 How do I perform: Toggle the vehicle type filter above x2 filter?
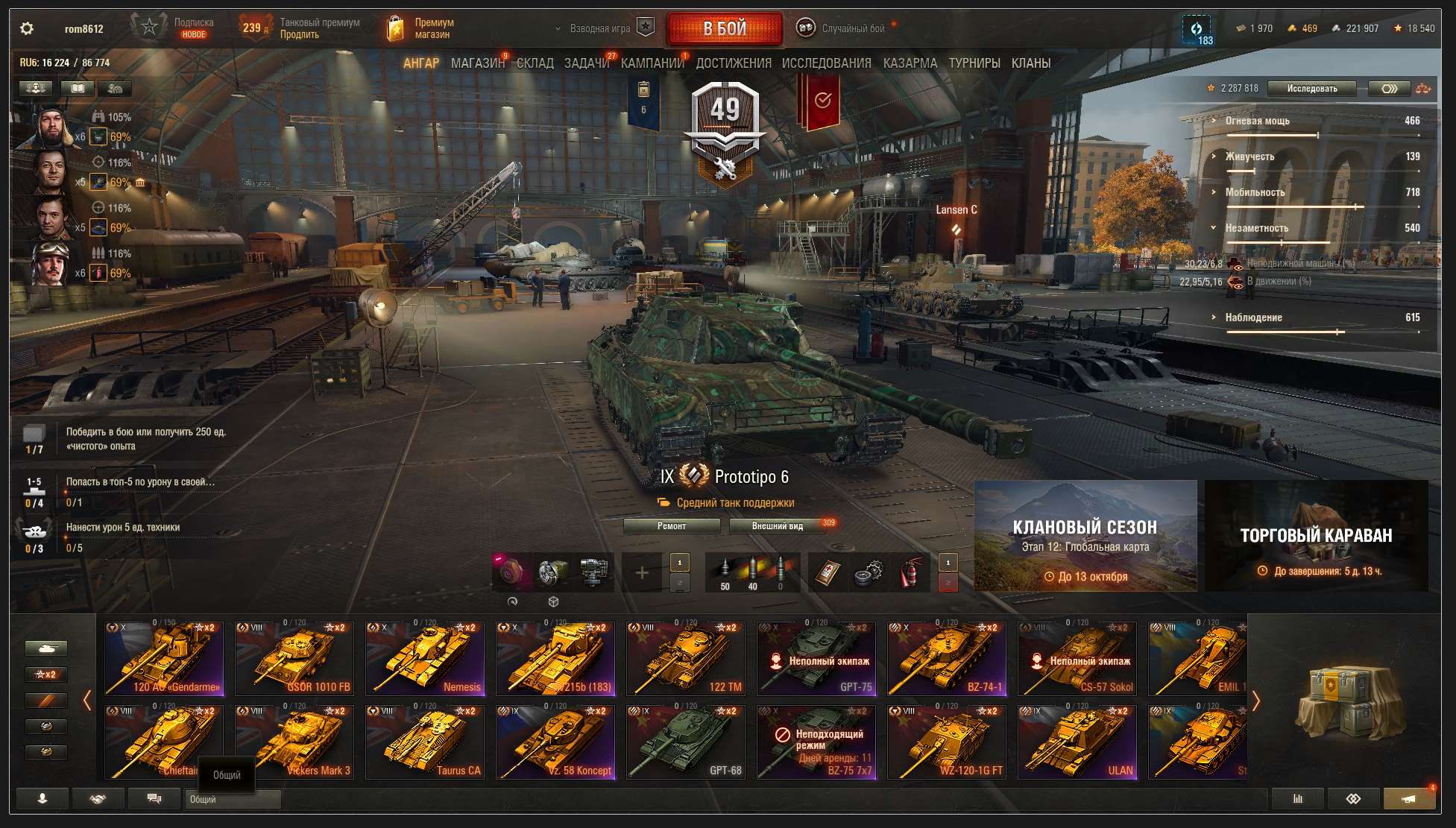click(x=47, y=648)
